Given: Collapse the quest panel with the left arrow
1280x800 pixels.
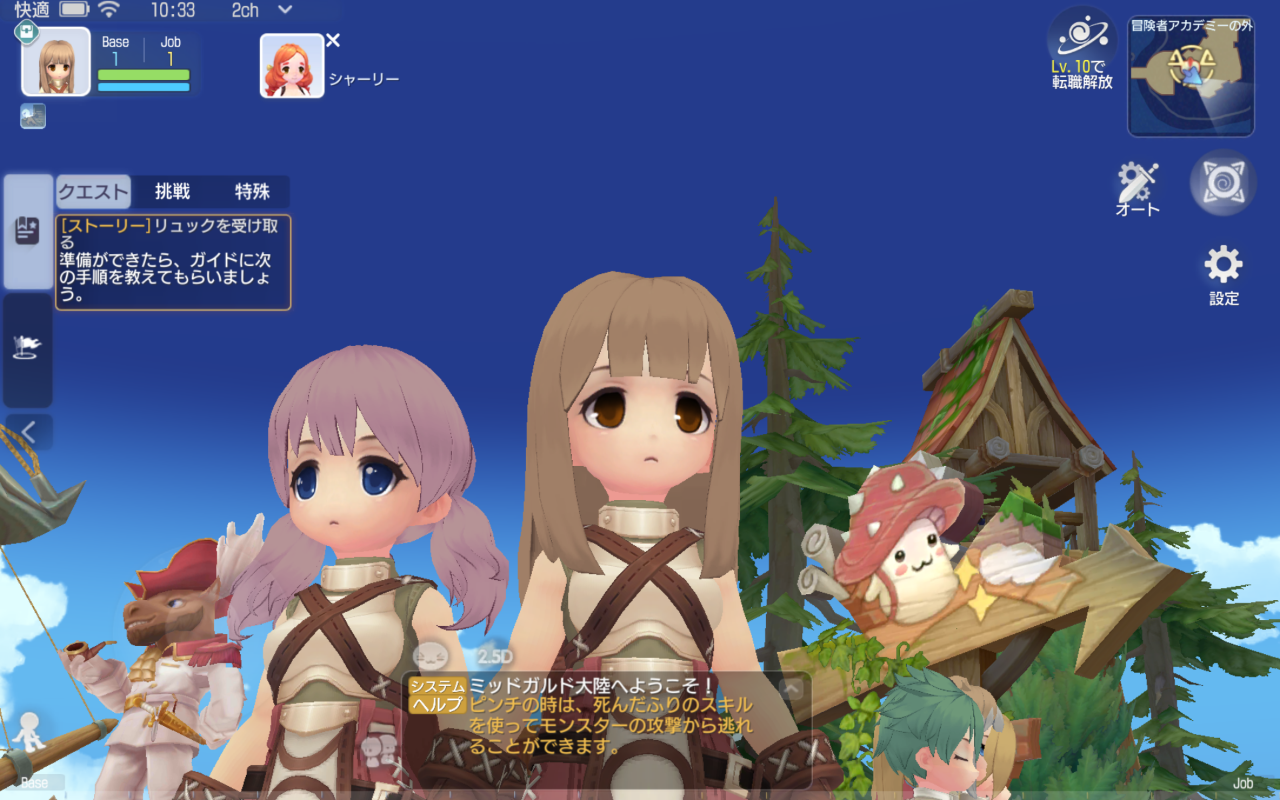Looking at the screenshot, I should point(28,432).
